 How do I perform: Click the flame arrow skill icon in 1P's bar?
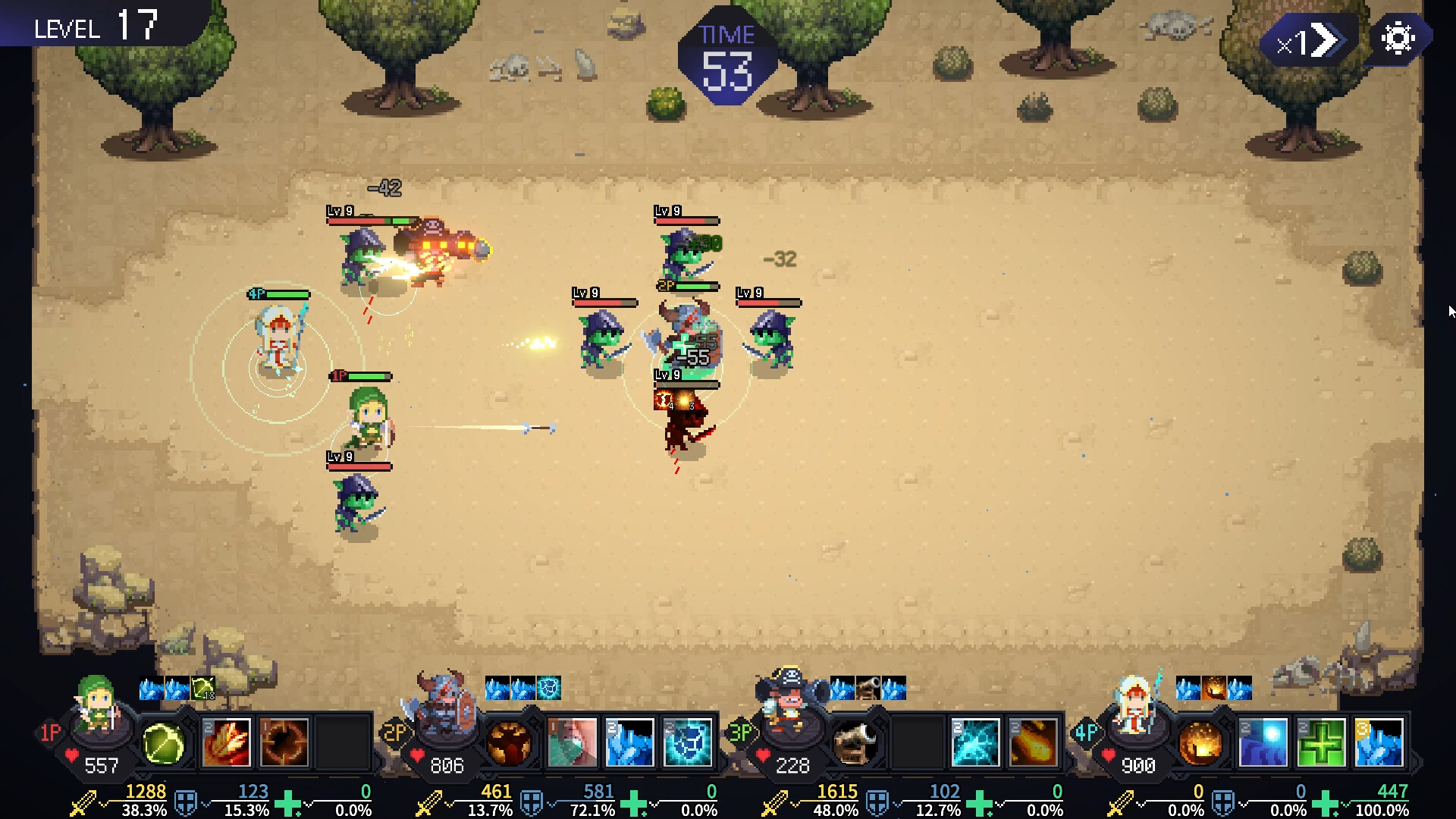pyautogui.click(x=226, y=742)
